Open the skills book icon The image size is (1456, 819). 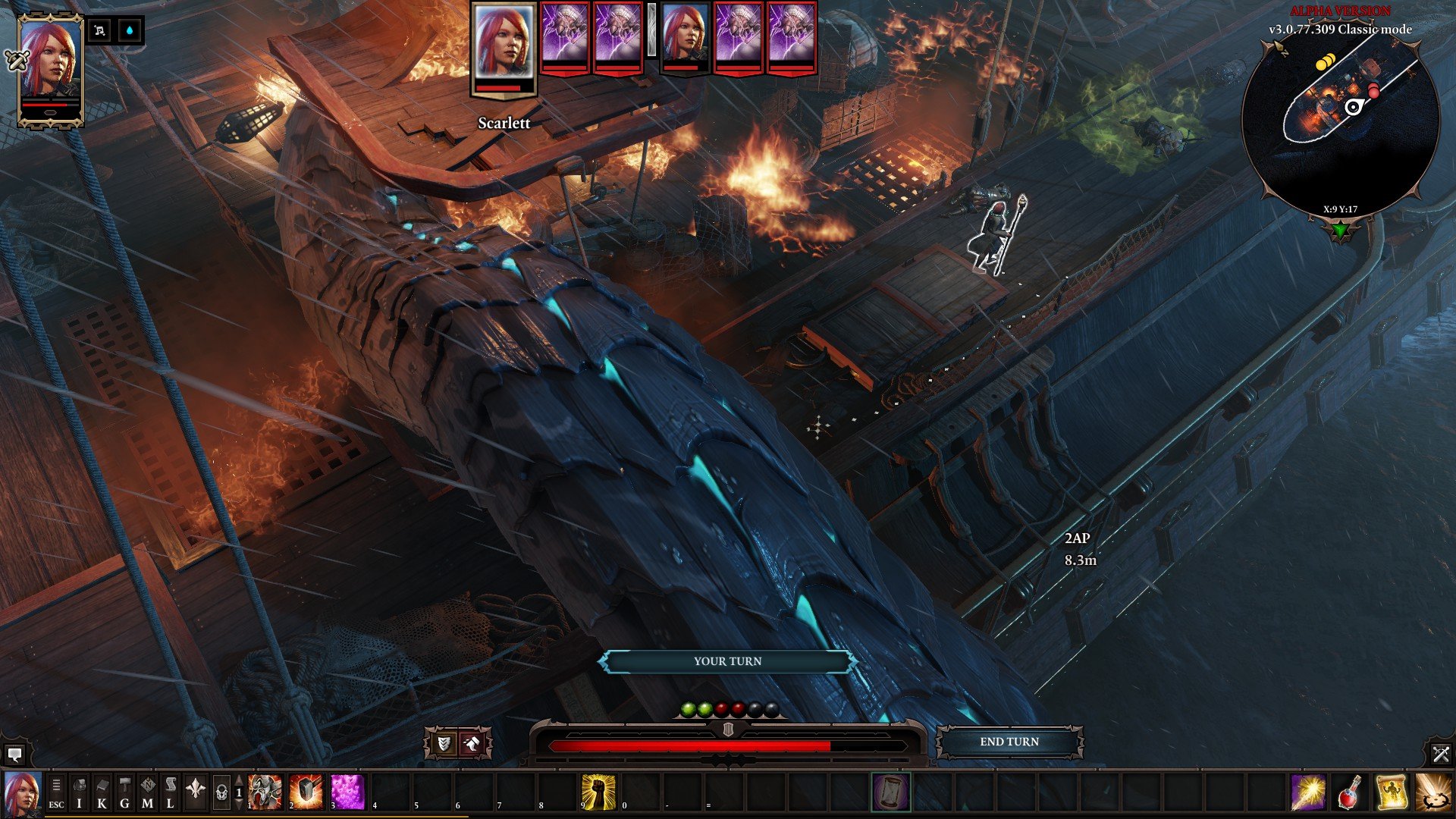coord(102,793)
